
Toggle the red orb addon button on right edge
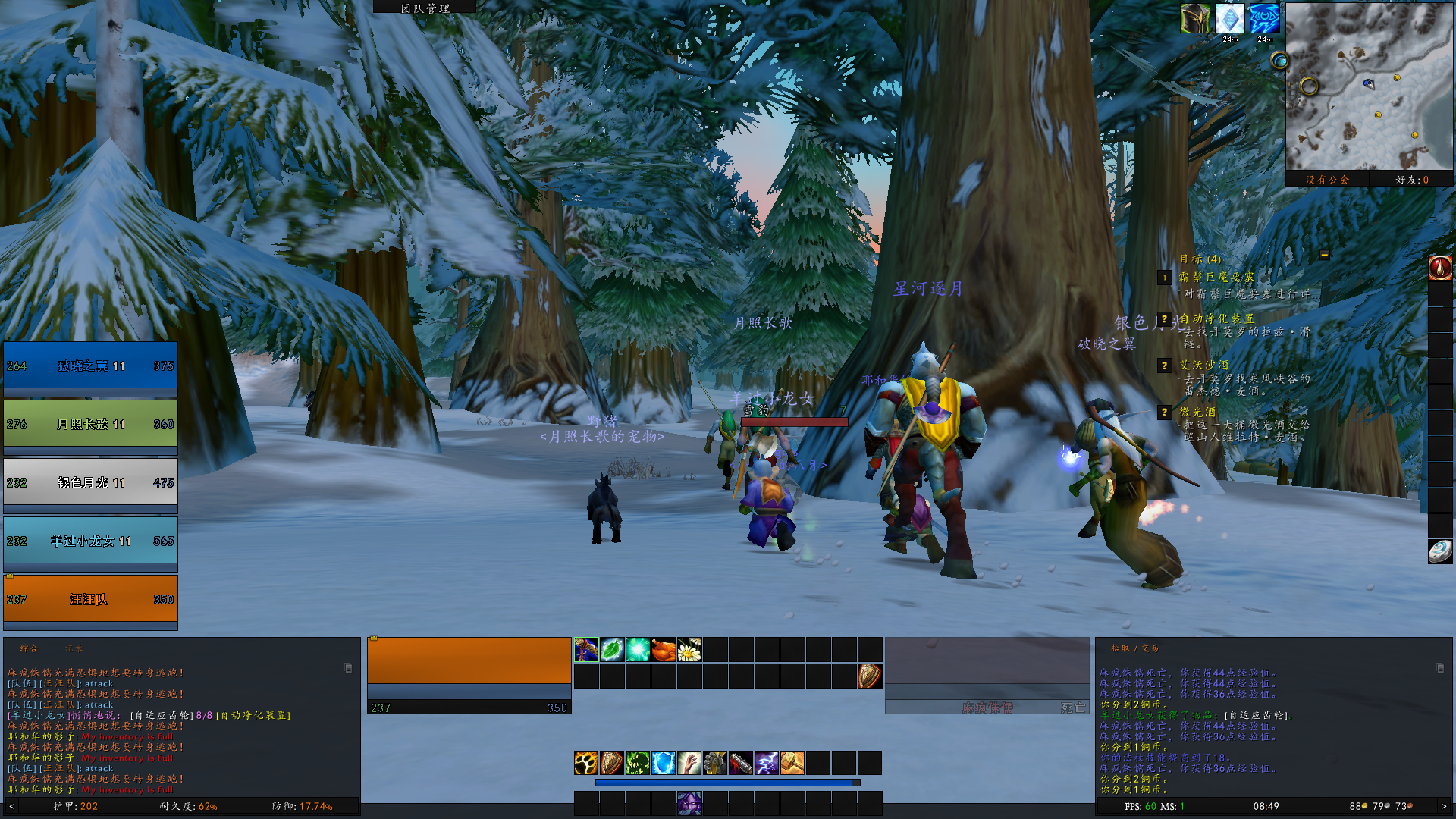(1441, 268)
